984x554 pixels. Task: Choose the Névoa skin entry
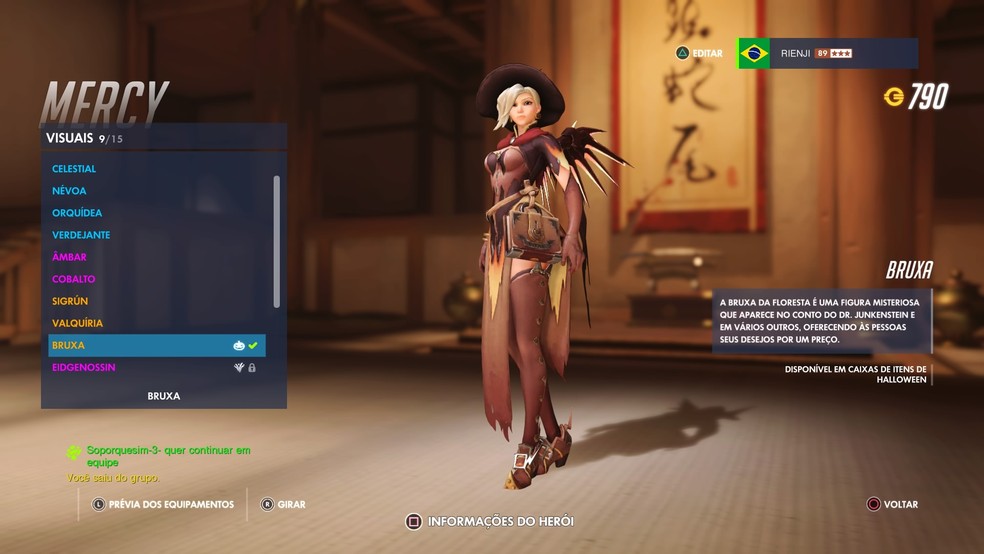point(70,191)
